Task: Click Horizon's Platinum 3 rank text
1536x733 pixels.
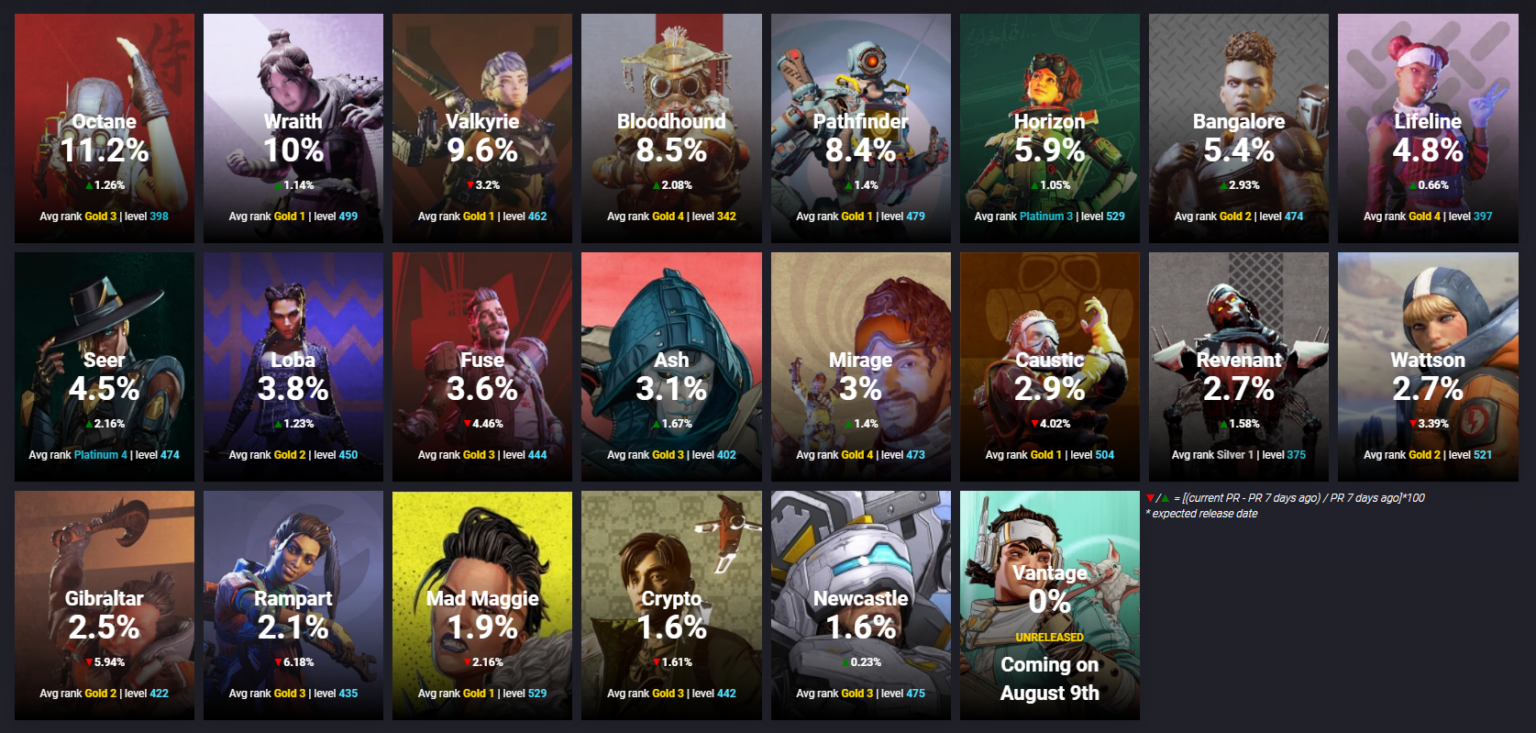Action: (1047, 216)
